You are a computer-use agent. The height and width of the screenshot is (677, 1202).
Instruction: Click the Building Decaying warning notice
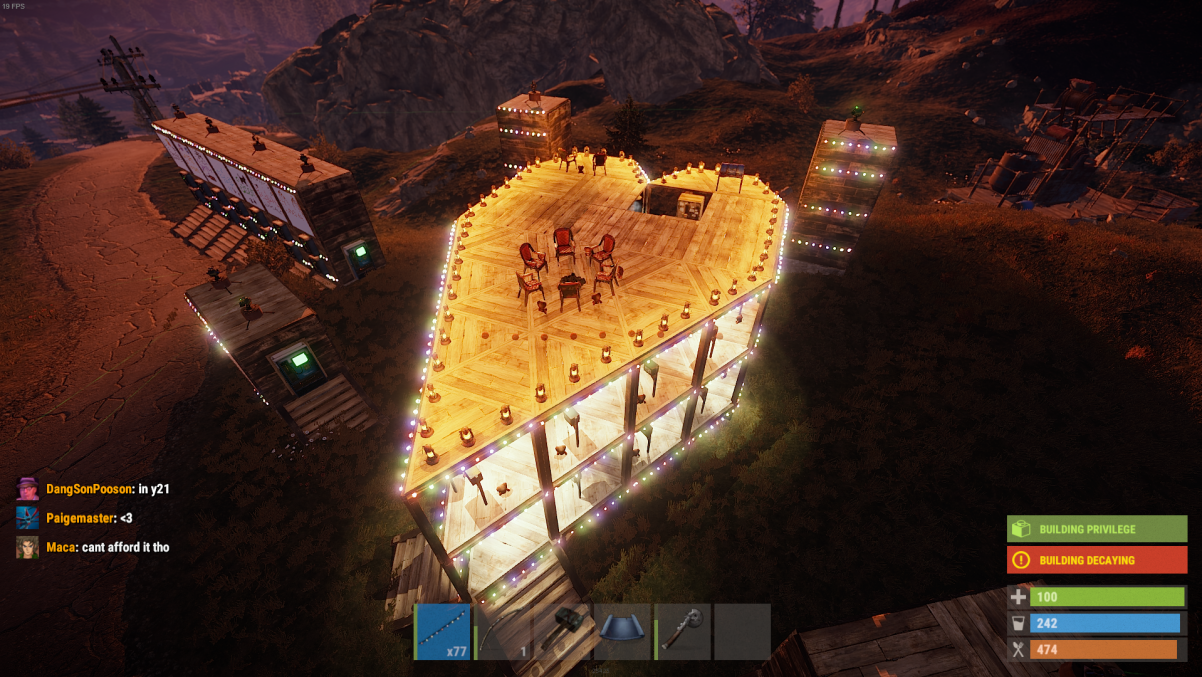[1096, 560]
